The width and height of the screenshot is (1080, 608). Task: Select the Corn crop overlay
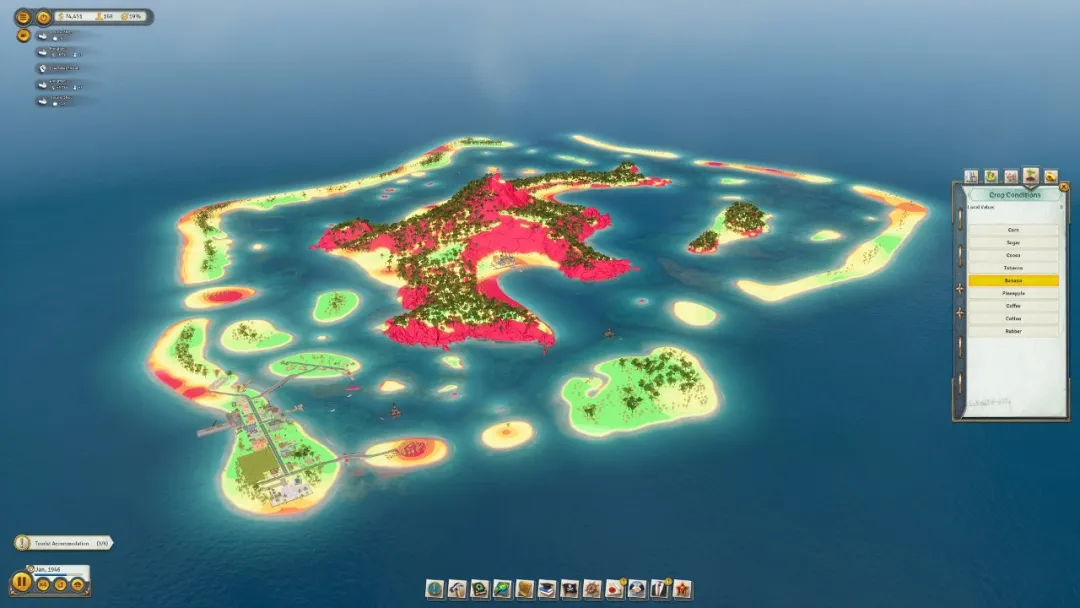click(1013, 230)
